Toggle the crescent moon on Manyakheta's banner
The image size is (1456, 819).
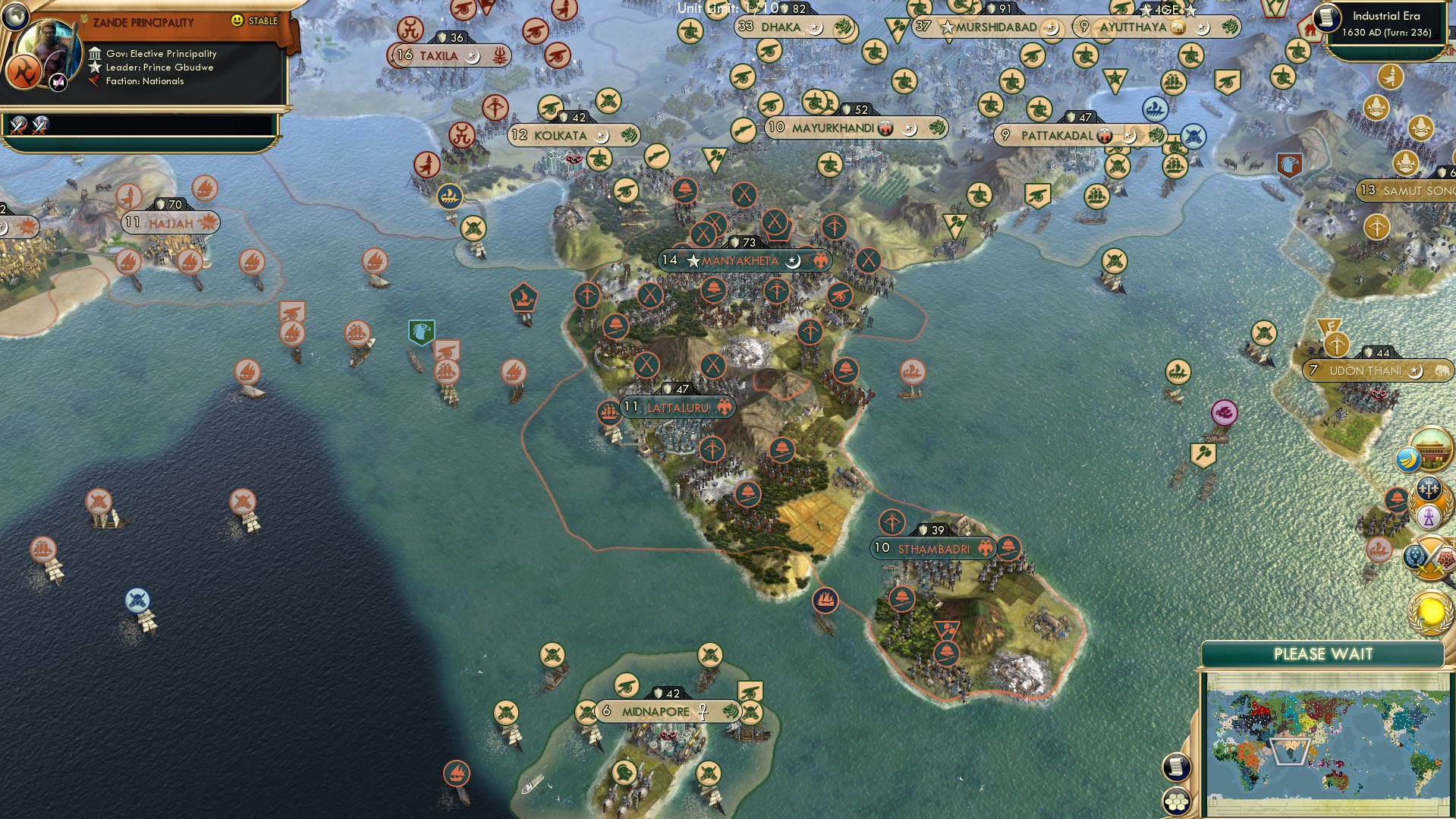[793, 262]
